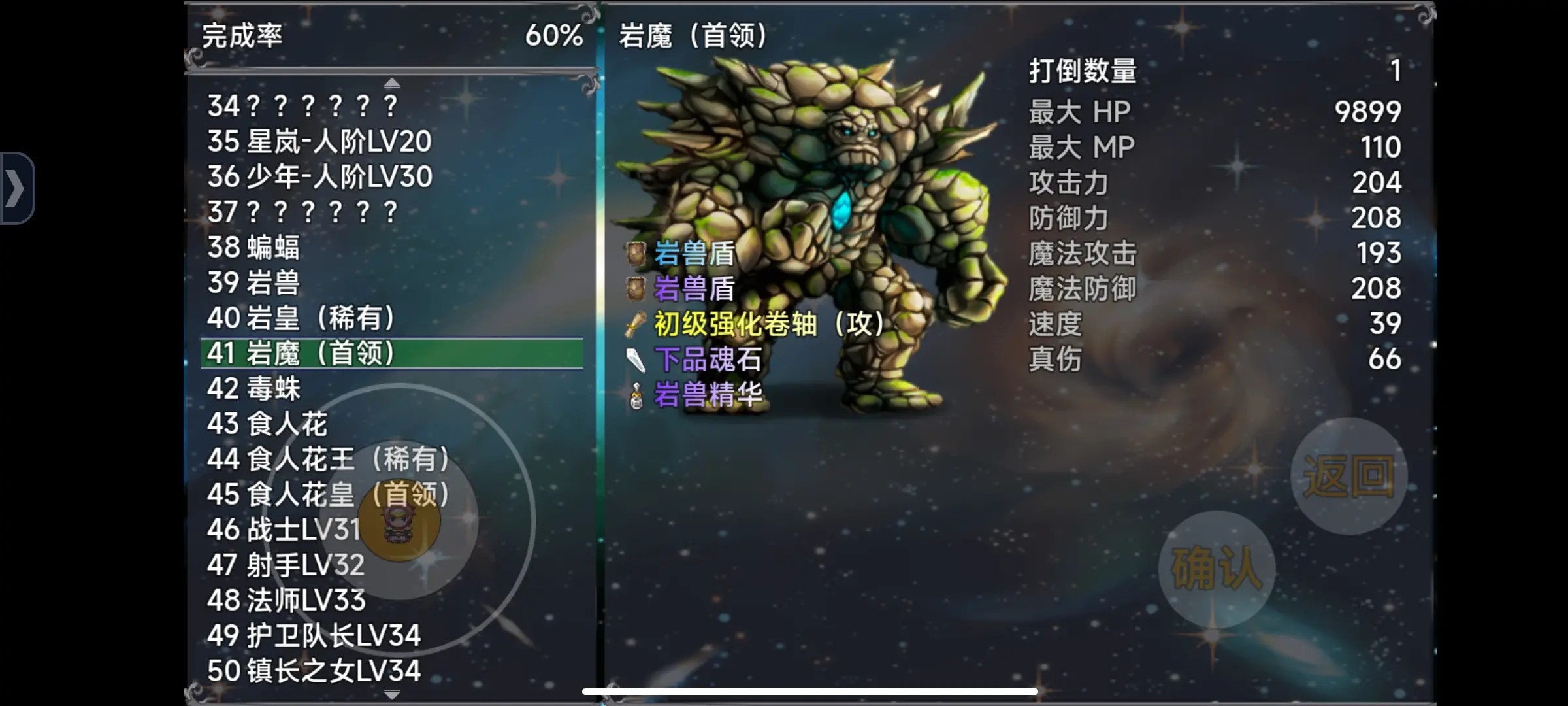1568x706 pixels.
Task: Click the up scroll arrow above the list
Action: [391, 82]
